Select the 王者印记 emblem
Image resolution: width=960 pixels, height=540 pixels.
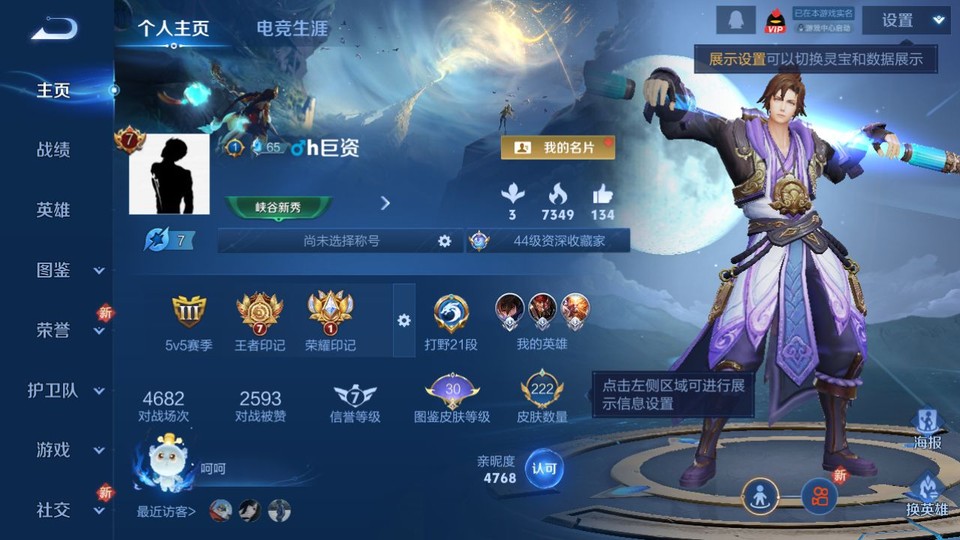click(x=260, y=322)
